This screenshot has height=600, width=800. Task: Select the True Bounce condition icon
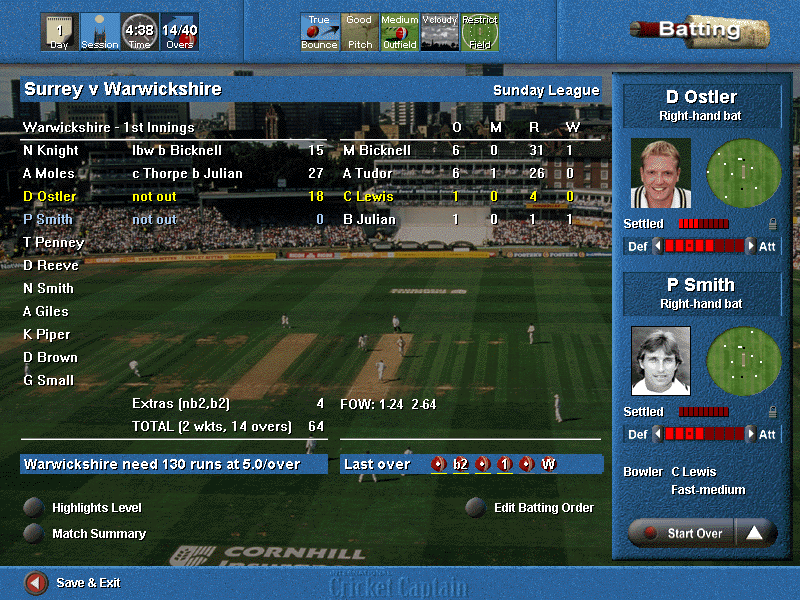tap(319, 32)
